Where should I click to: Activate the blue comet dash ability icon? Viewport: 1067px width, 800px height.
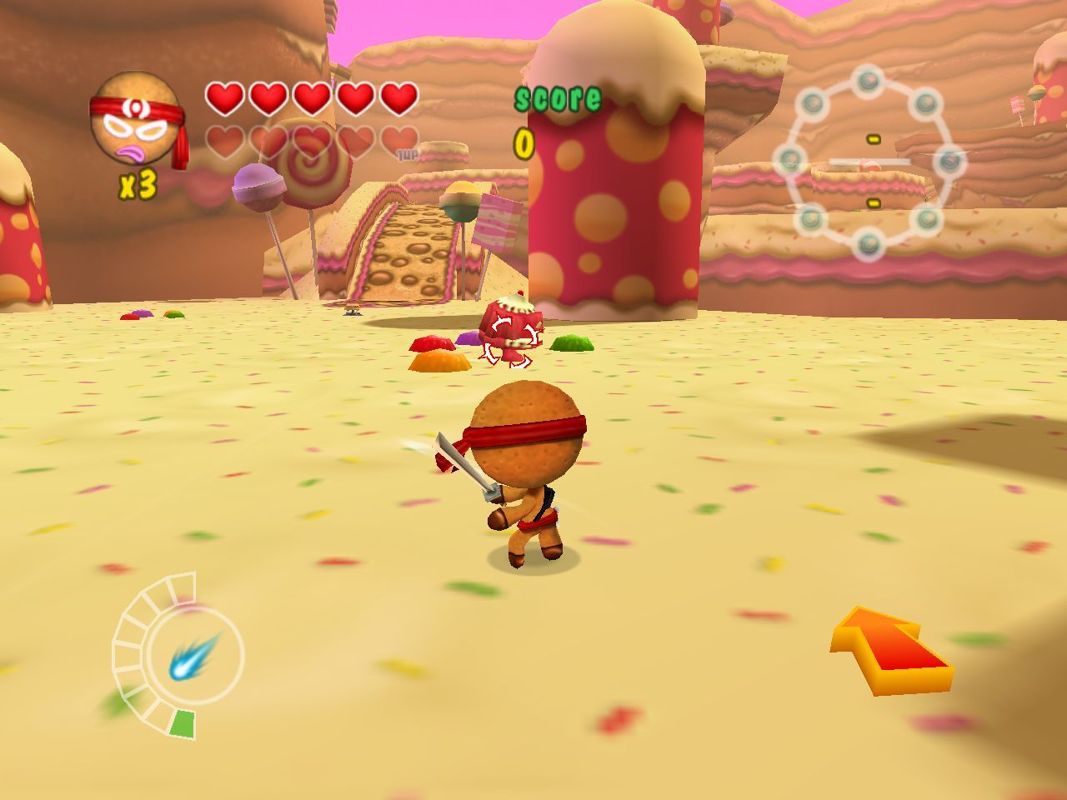(192, 656)
